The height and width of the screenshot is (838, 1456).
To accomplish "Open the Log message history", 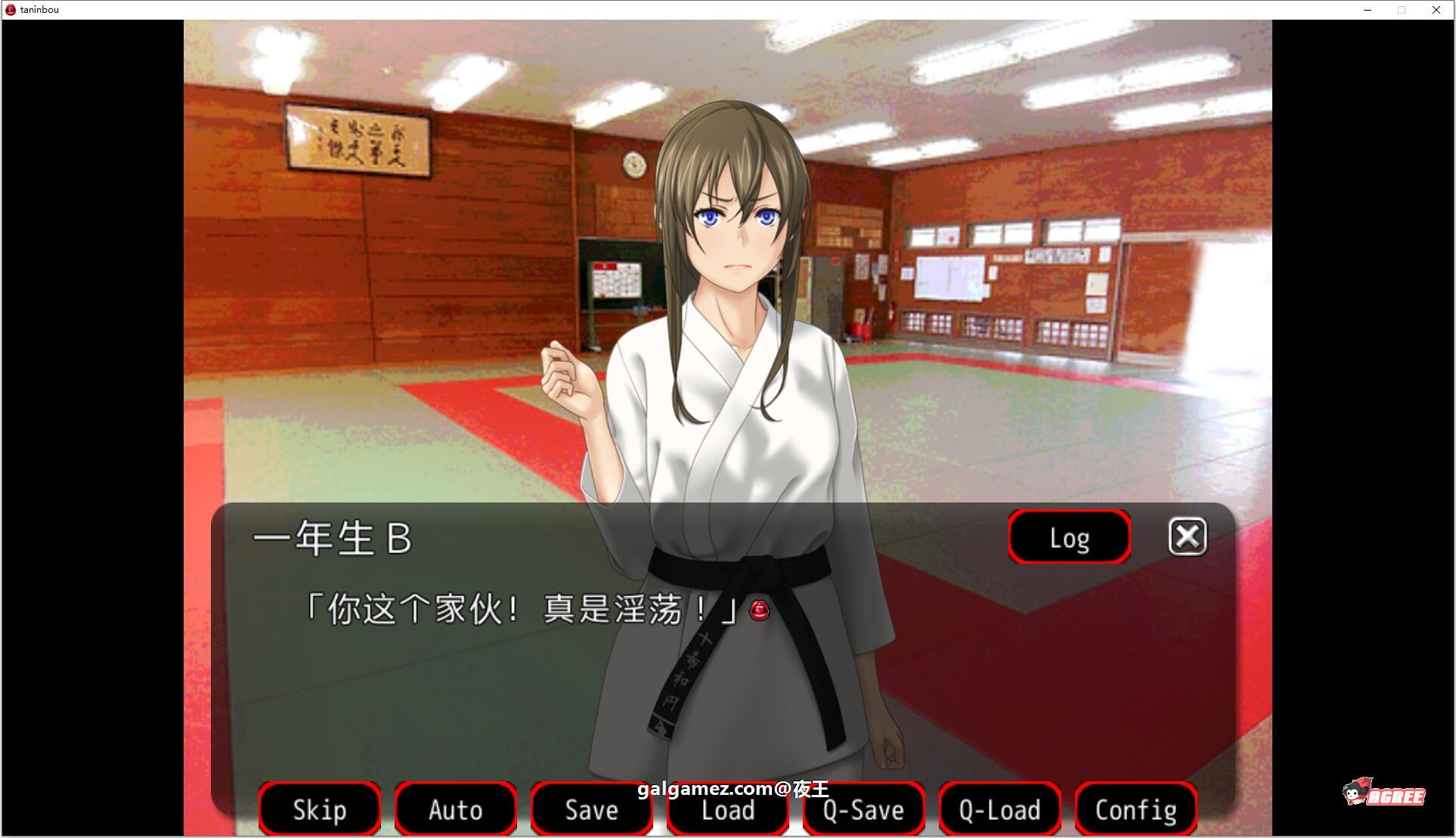I will click(x=1068, y=537).
